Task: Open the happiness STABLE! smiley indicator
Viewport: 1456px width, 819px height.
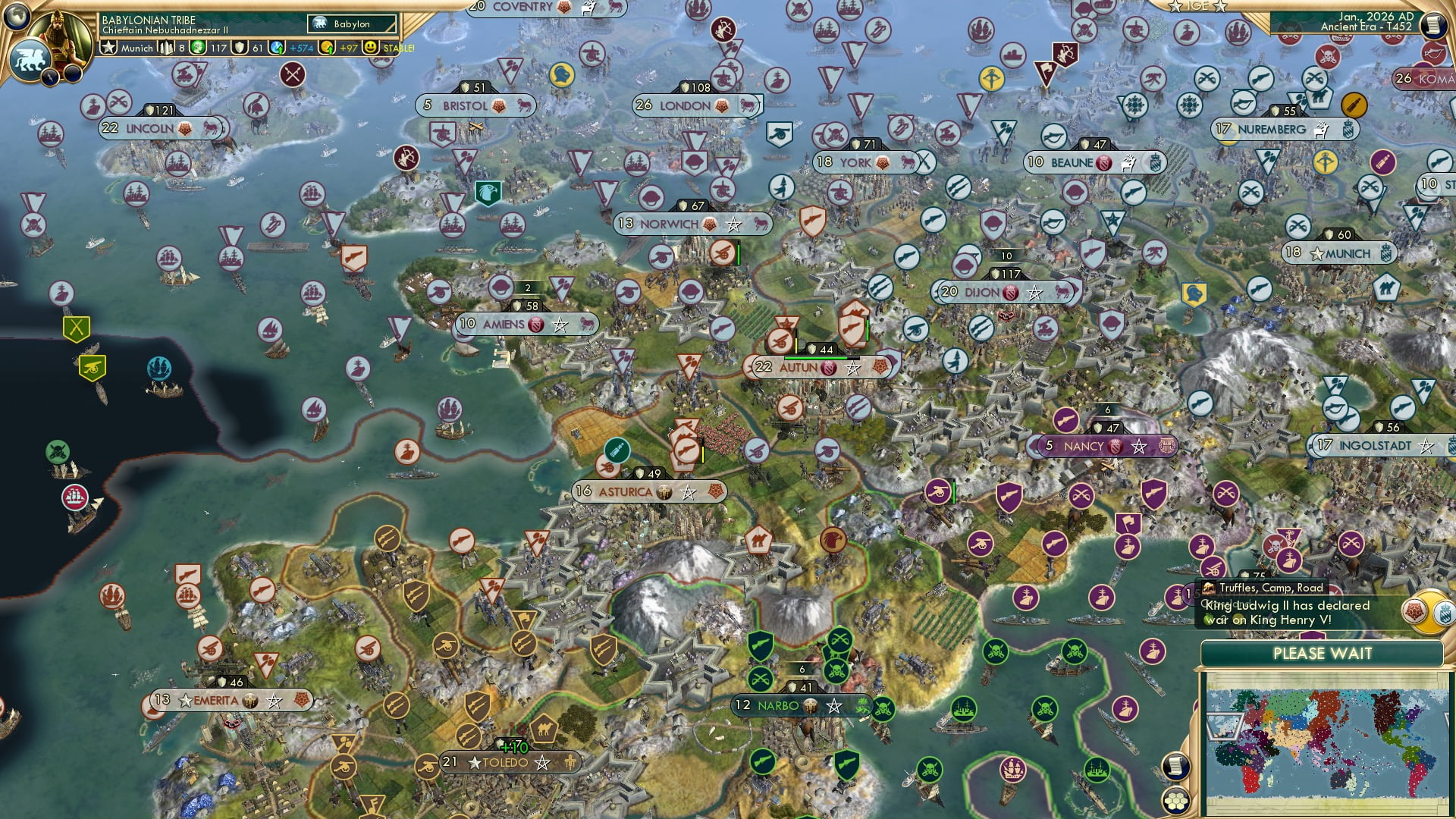Action: 370,47
